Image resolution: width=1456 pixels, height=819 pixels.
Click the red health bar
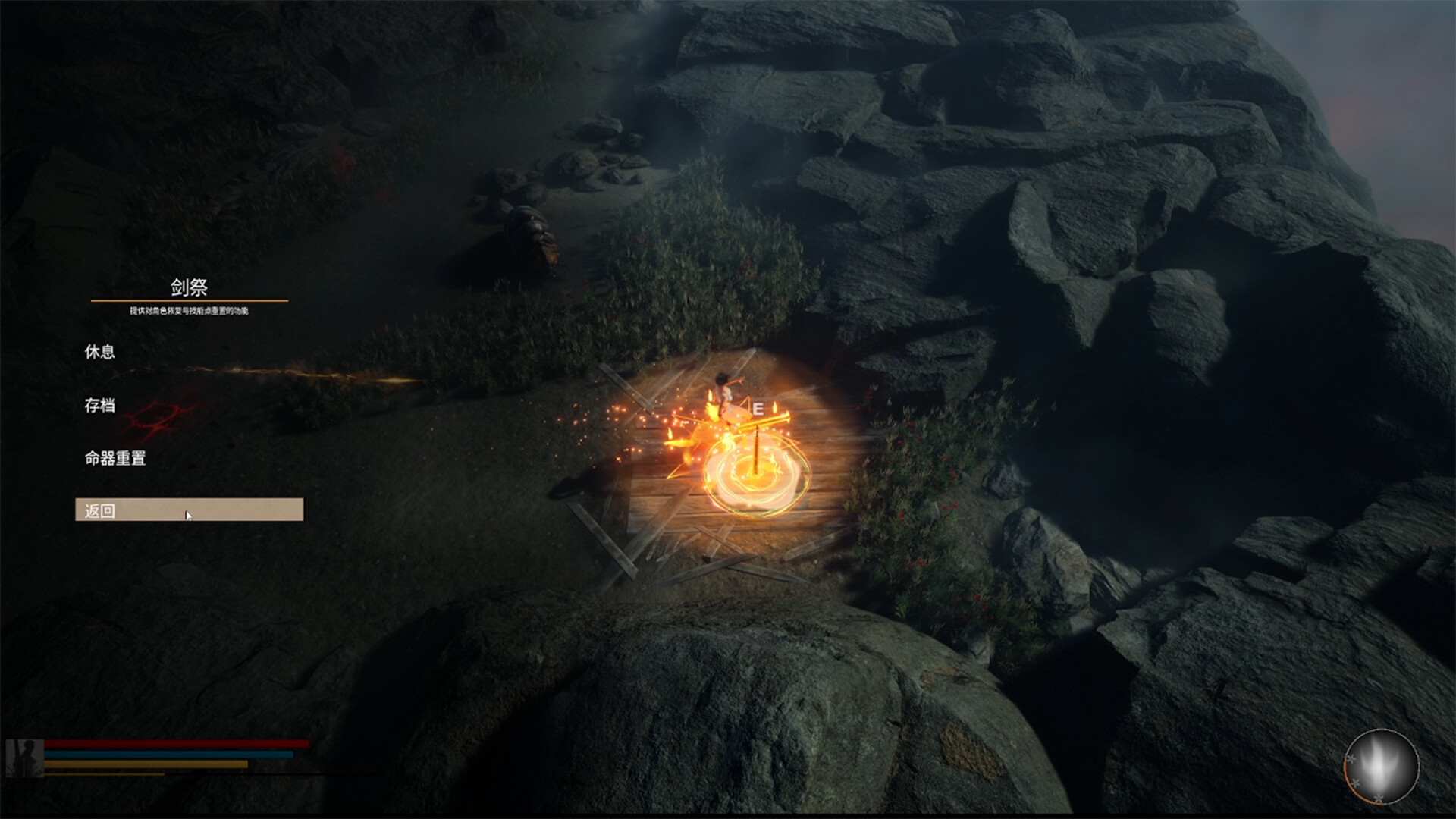(178, 745)
